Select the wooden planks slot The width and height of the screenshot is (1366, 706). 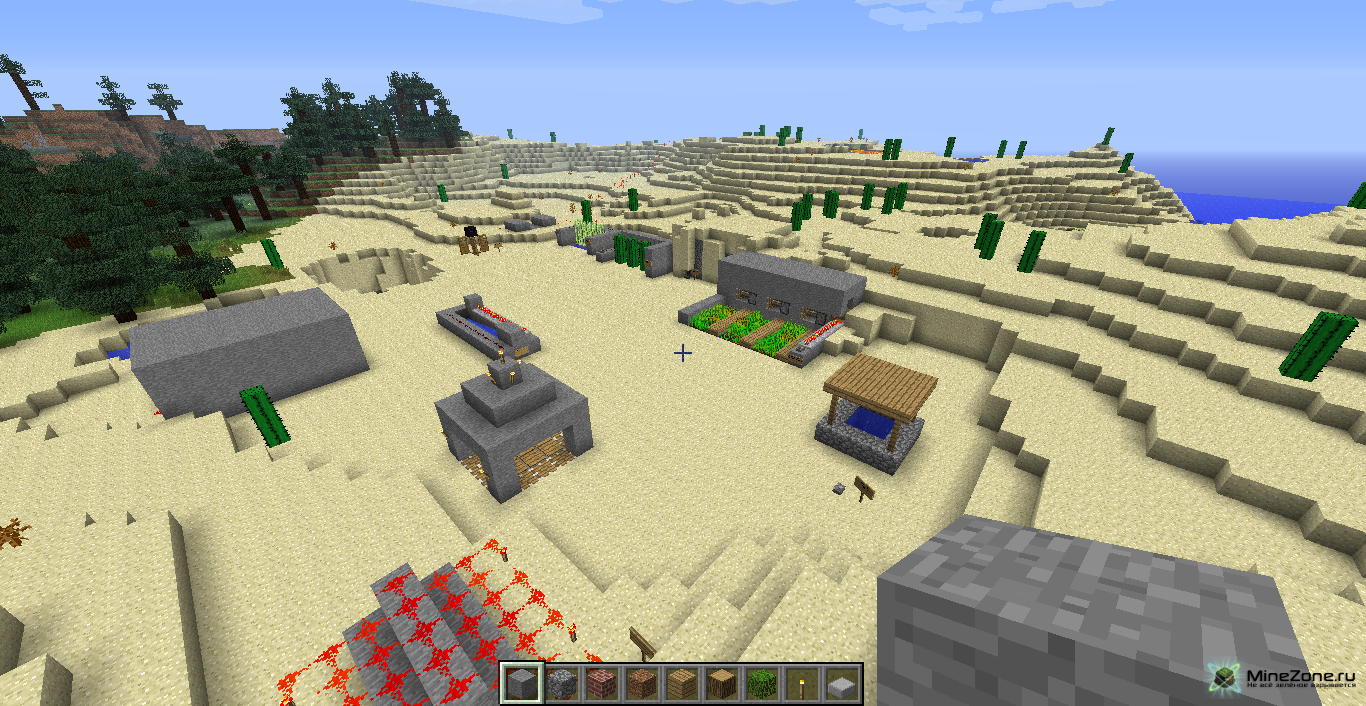[681, 684]
